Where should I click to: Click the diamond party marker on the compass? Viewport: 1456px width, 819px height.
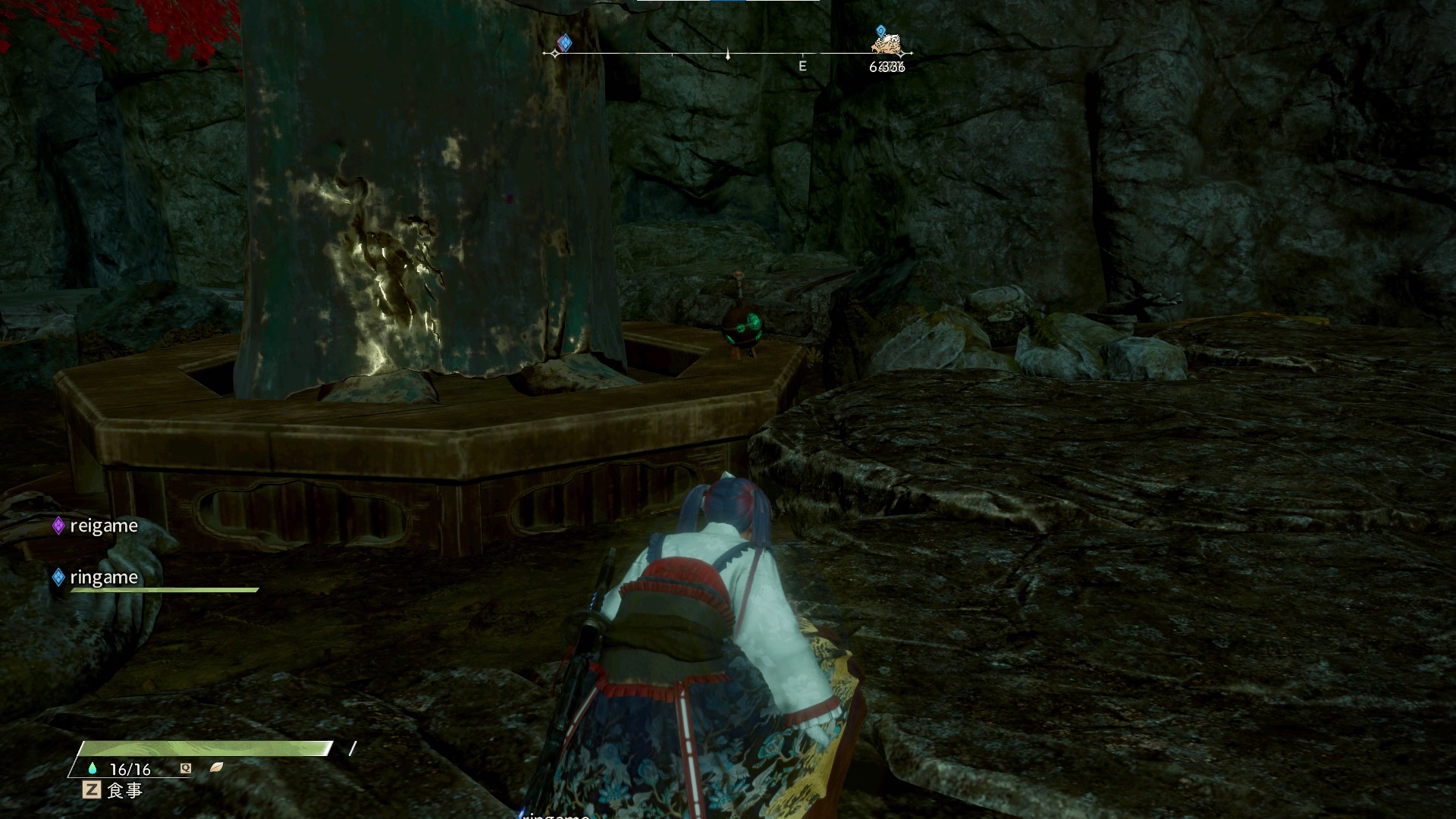564,42
